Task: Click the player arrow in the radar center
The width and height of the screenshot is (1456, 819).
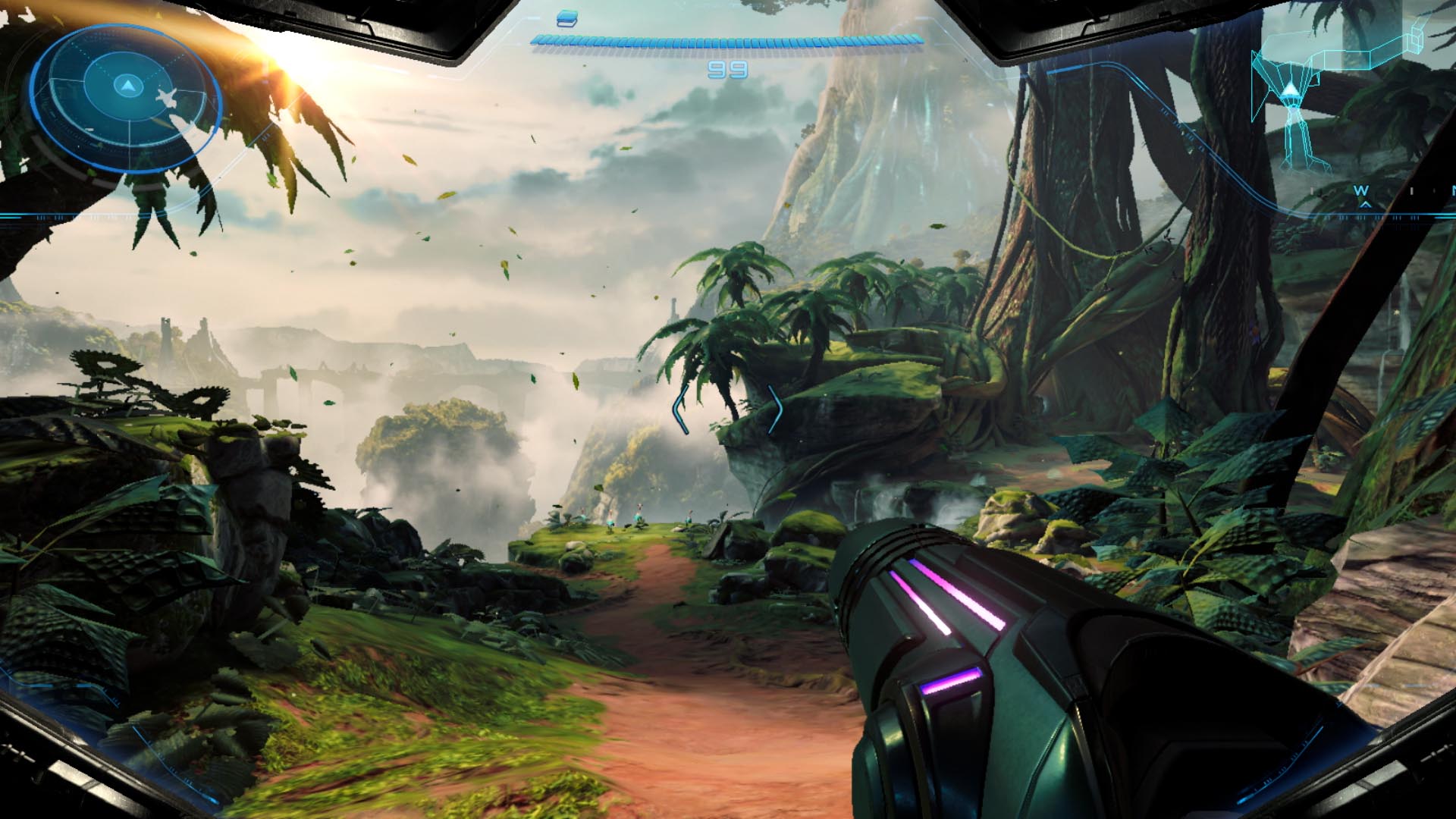Action: 127,84
